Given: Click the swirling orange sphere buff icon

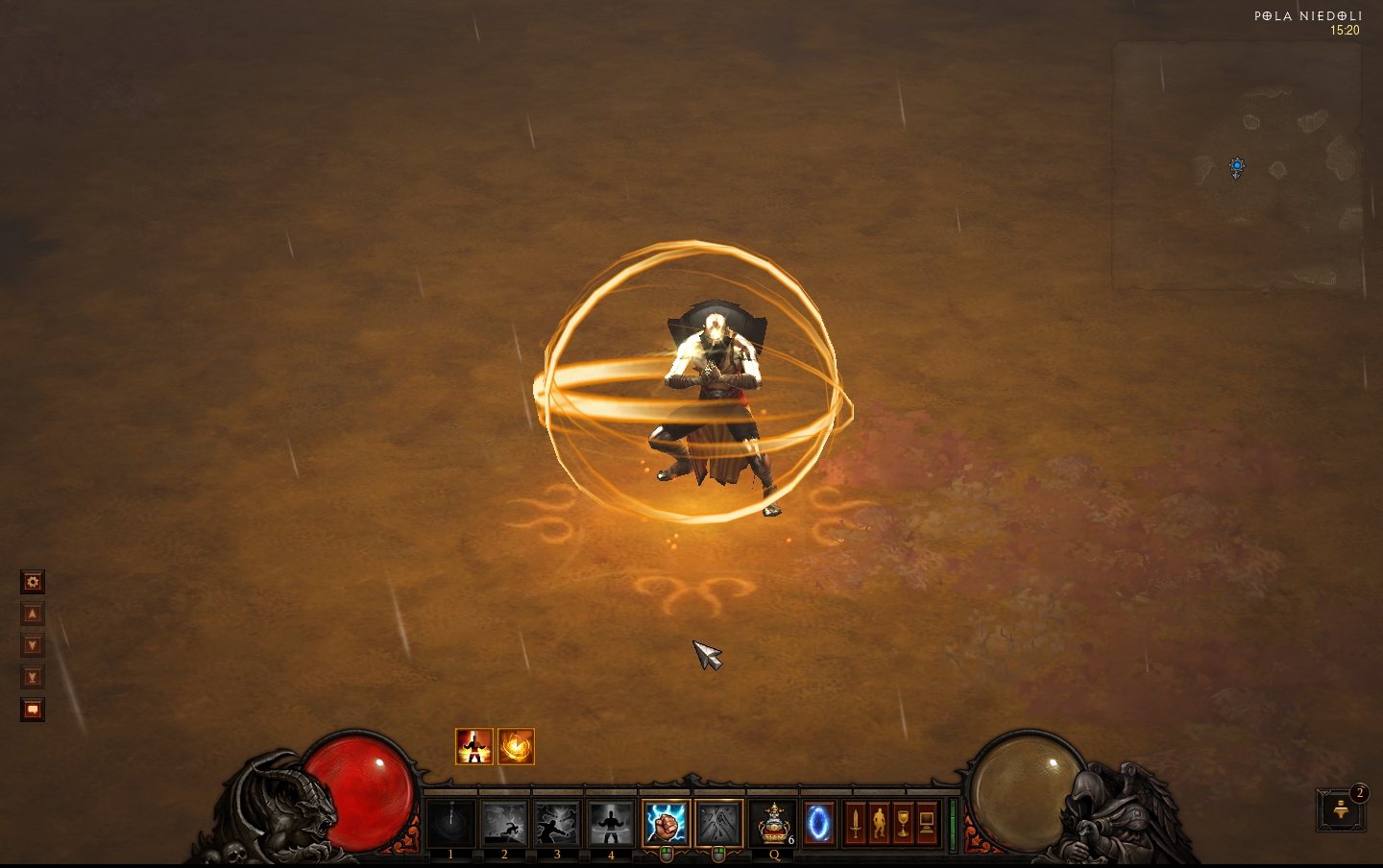Looking at the screenshot, I should (516, 746).
